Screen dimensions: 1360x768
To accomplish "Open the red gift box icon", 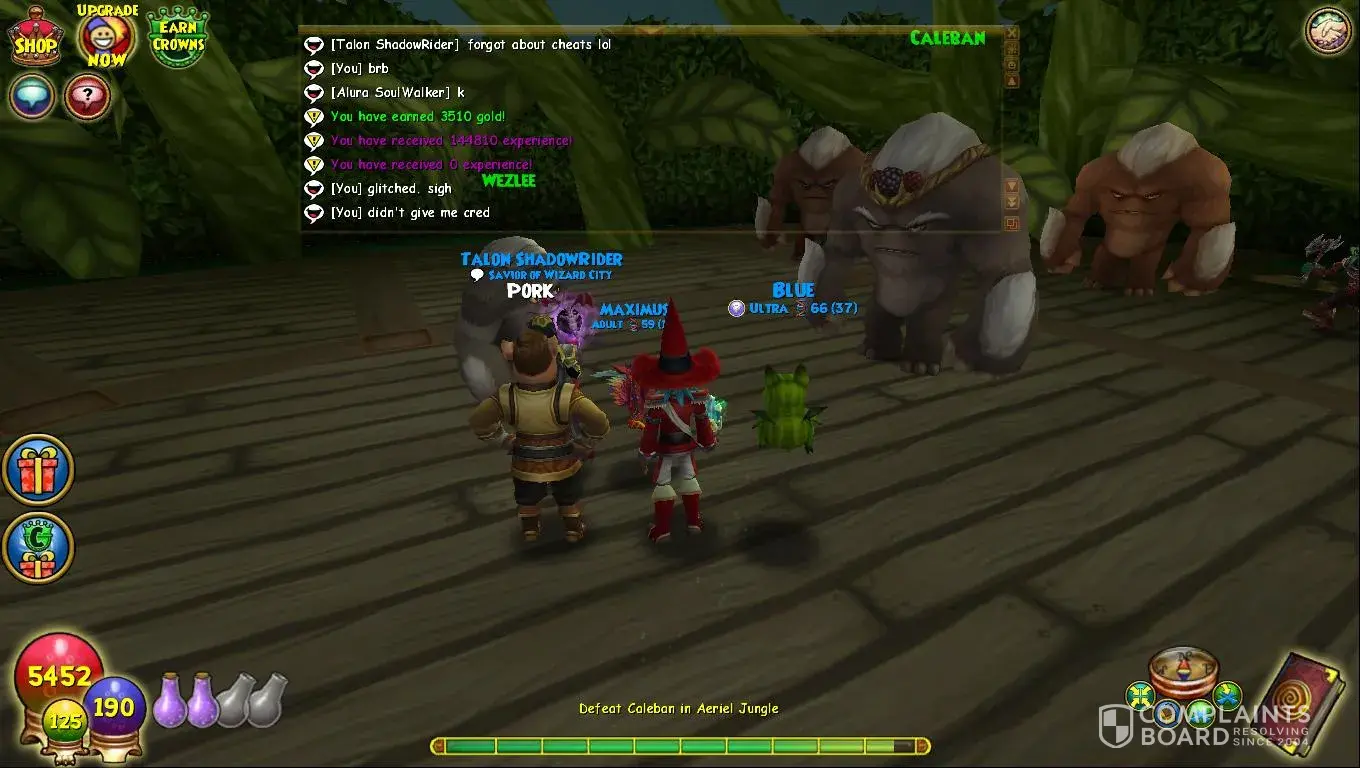I will click(x=38, y=469).
